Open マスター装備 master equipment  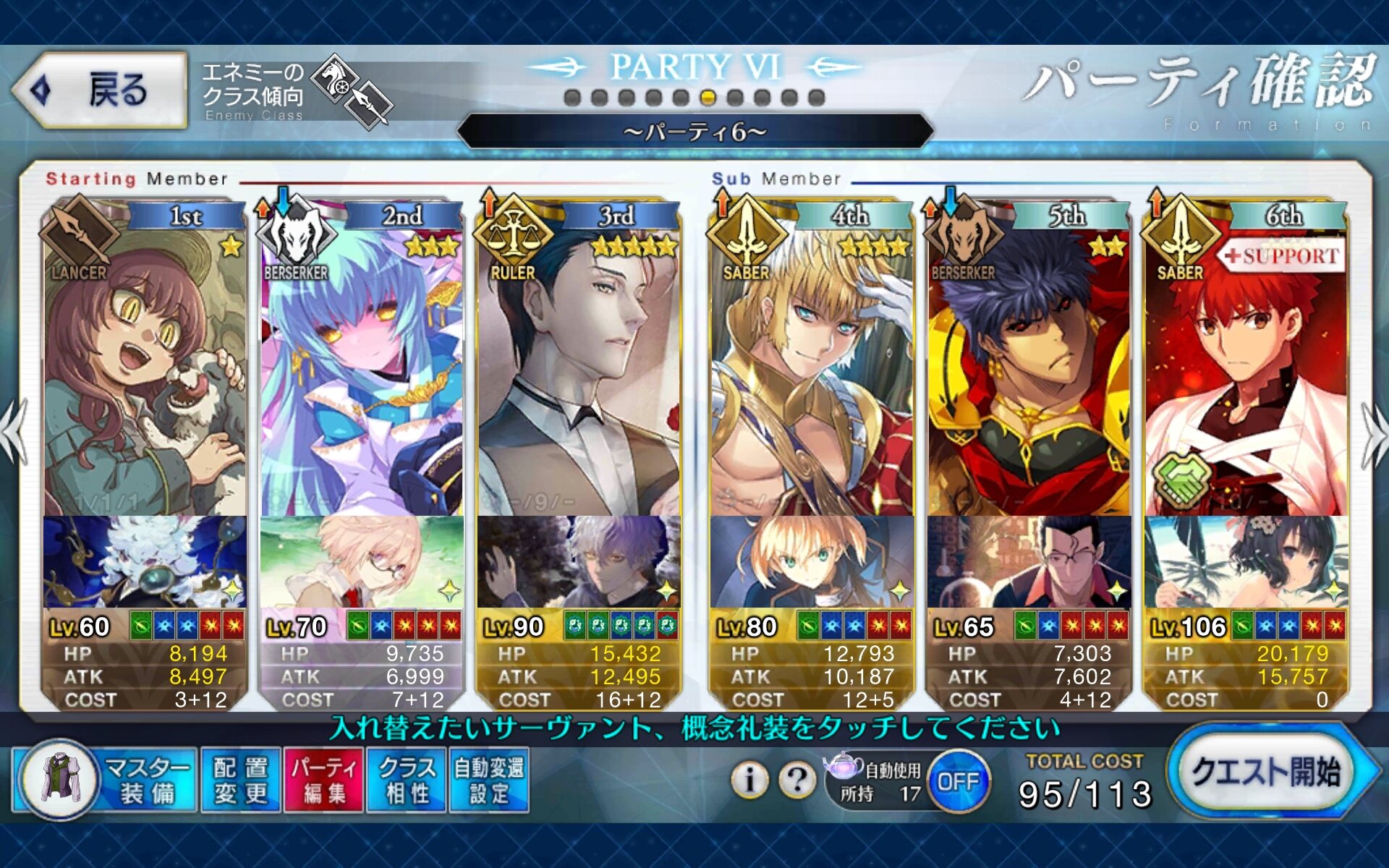tap(105, 781)
